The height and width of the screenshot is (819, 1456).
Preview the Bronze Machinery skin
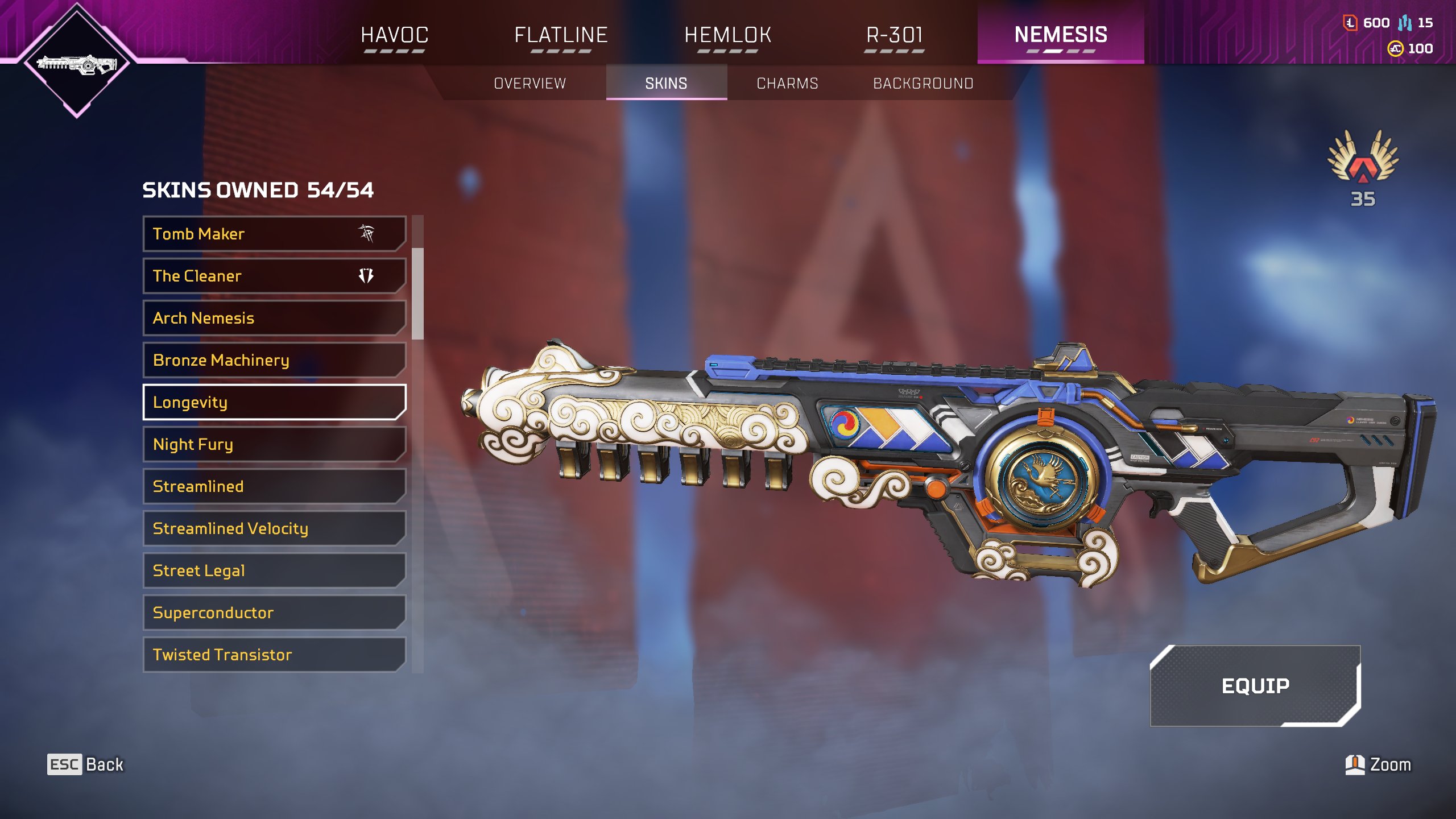tap(274, 360)
